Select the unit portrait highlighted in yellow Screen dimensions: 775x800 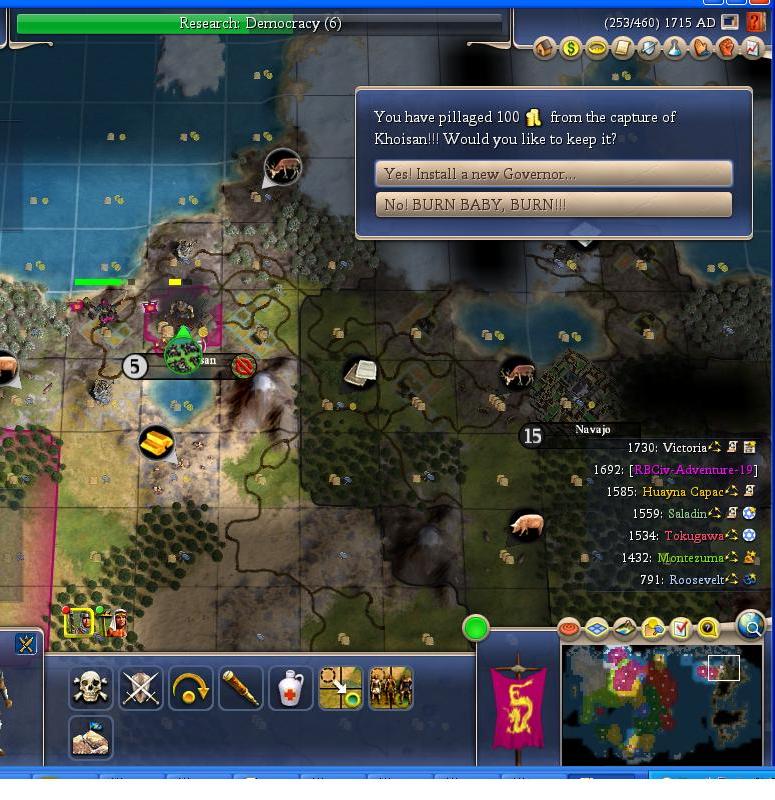(79, 622)
